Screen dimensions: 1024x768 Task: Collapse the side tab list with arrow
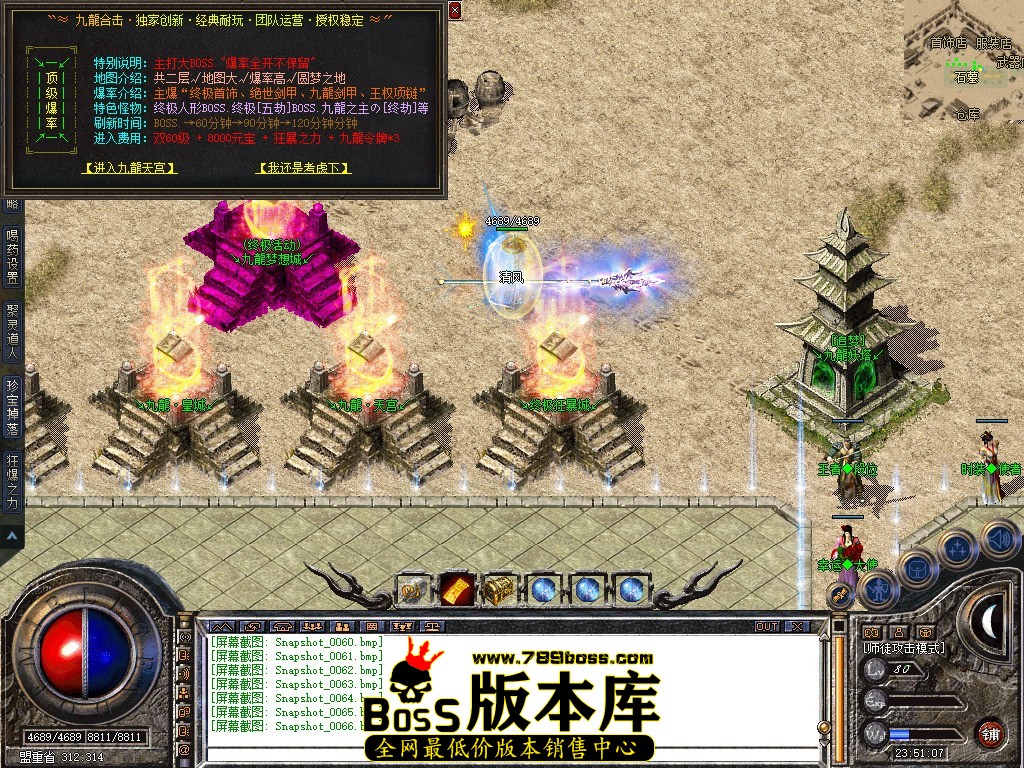click(x=12, y=537)
